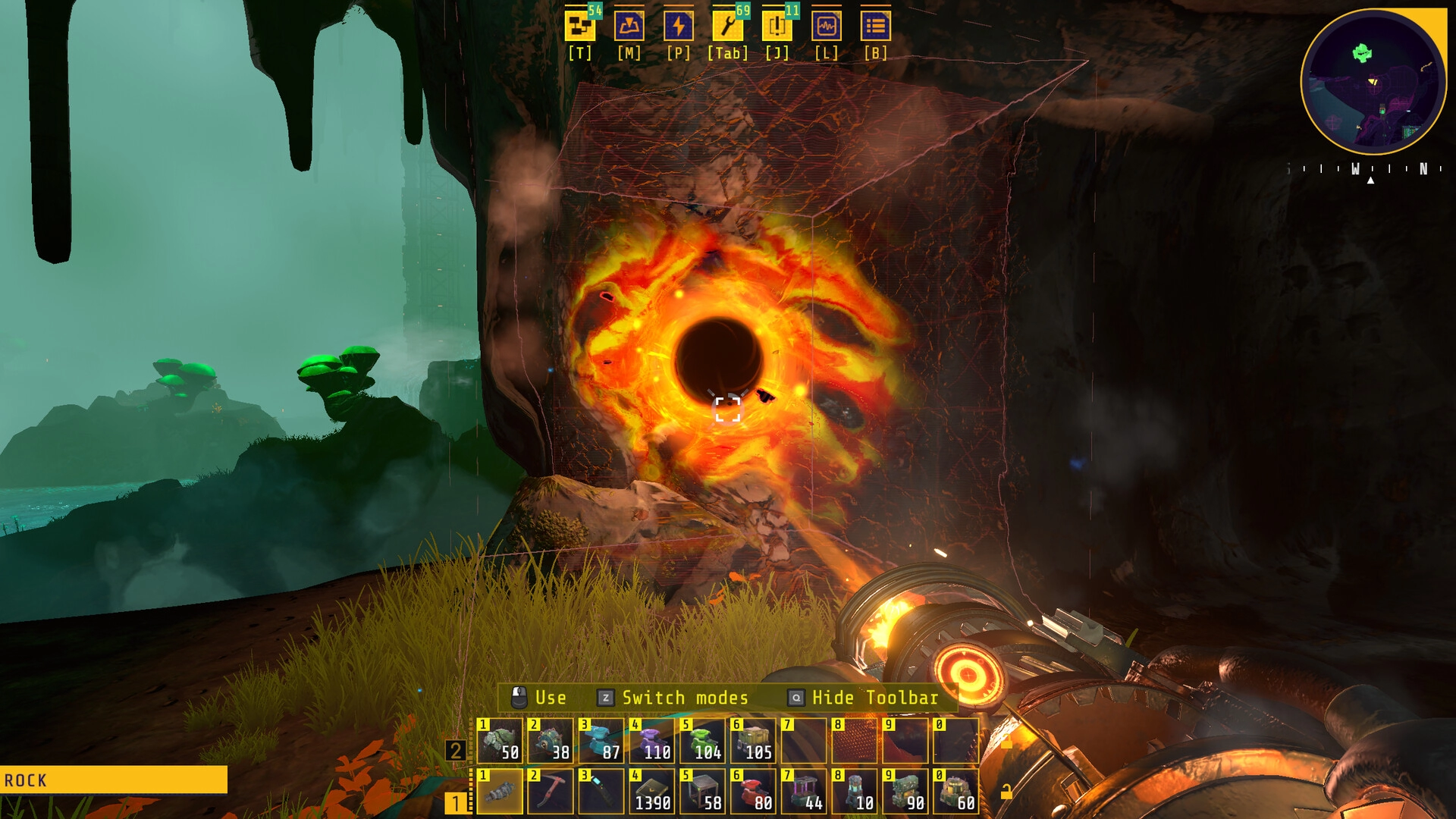Select the yellow container slot with 105
This screenshot has width=1456, height=819.
coord(753,741)
